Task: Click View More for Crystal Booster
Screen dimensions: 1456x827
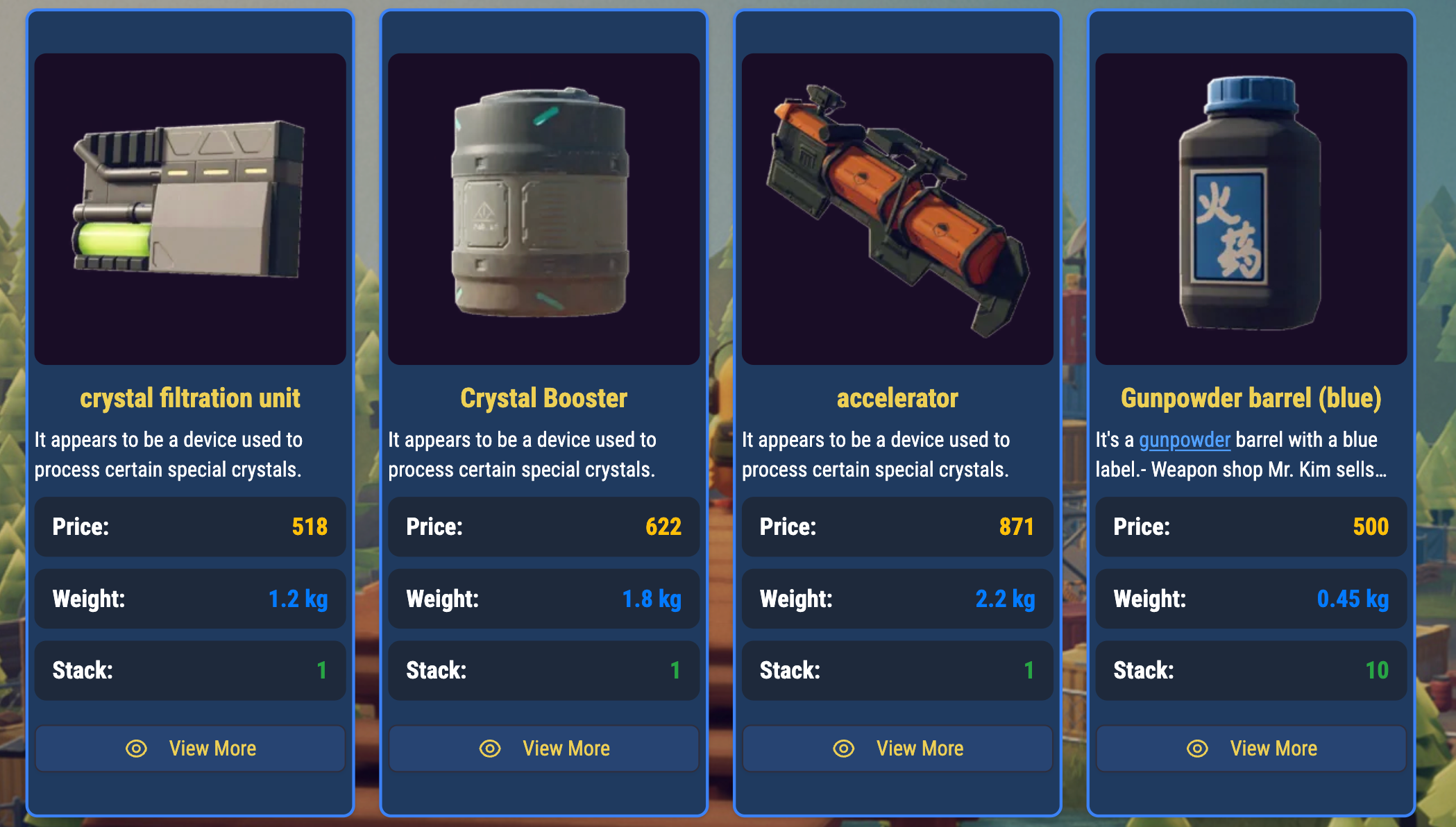Action: click(543, 748)
